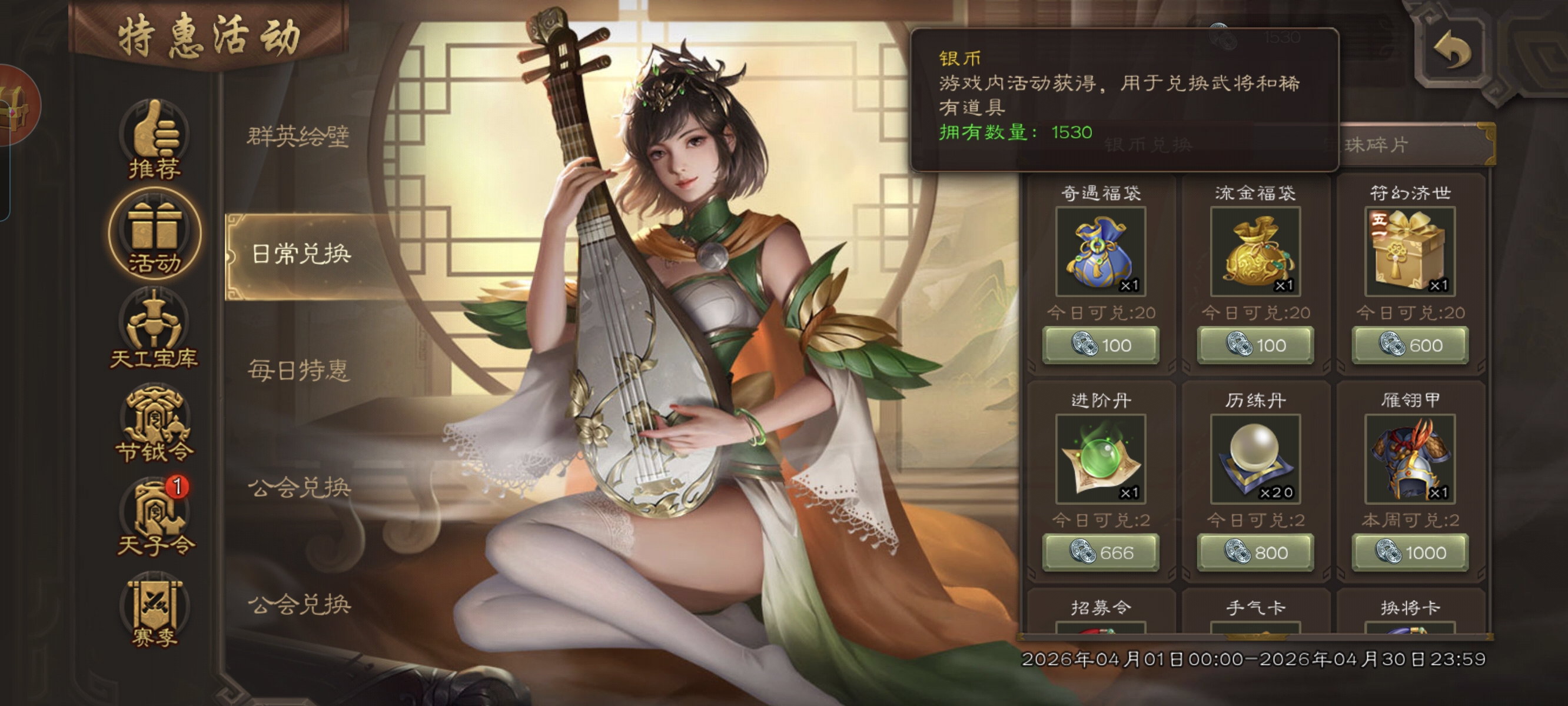Inspect the 流金福袋 golden bag item
Screen dimensions: 1568x706
click(1255, 251)
